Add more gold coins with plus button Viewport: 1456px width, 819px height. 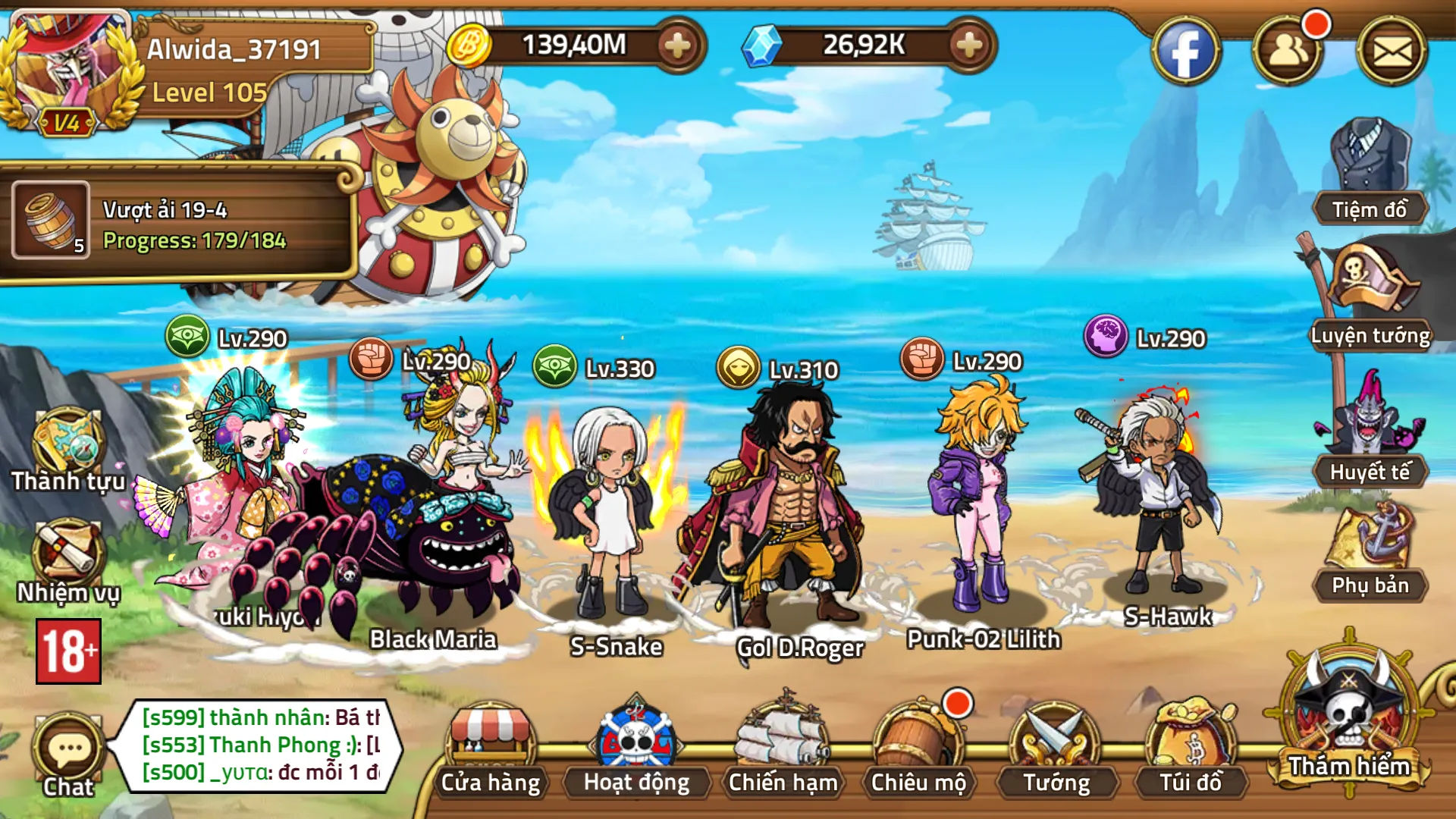click(677, 45)
